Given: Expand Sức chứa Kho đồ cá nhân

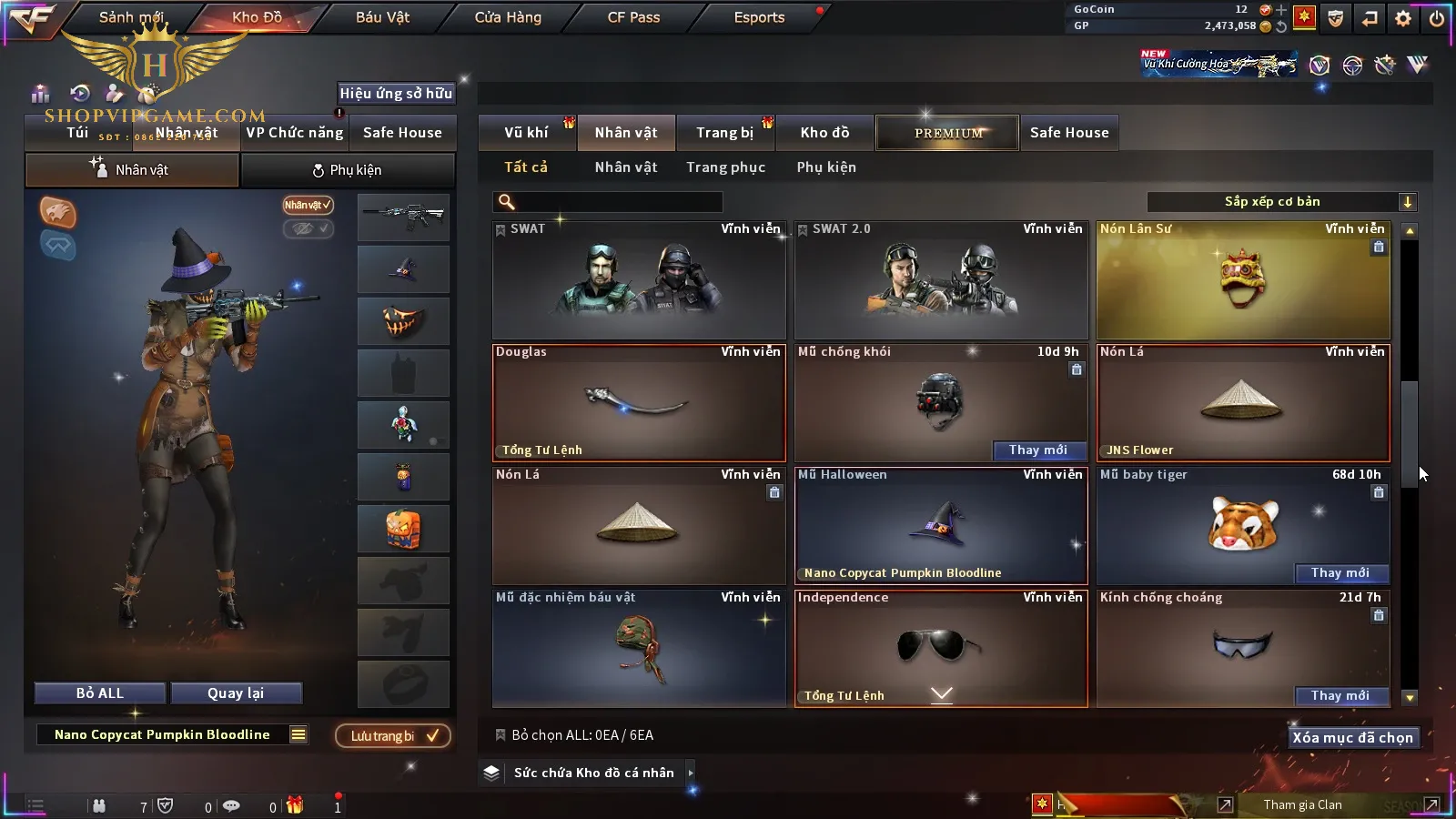Looking at the screenshot, I should click(594, 773).
